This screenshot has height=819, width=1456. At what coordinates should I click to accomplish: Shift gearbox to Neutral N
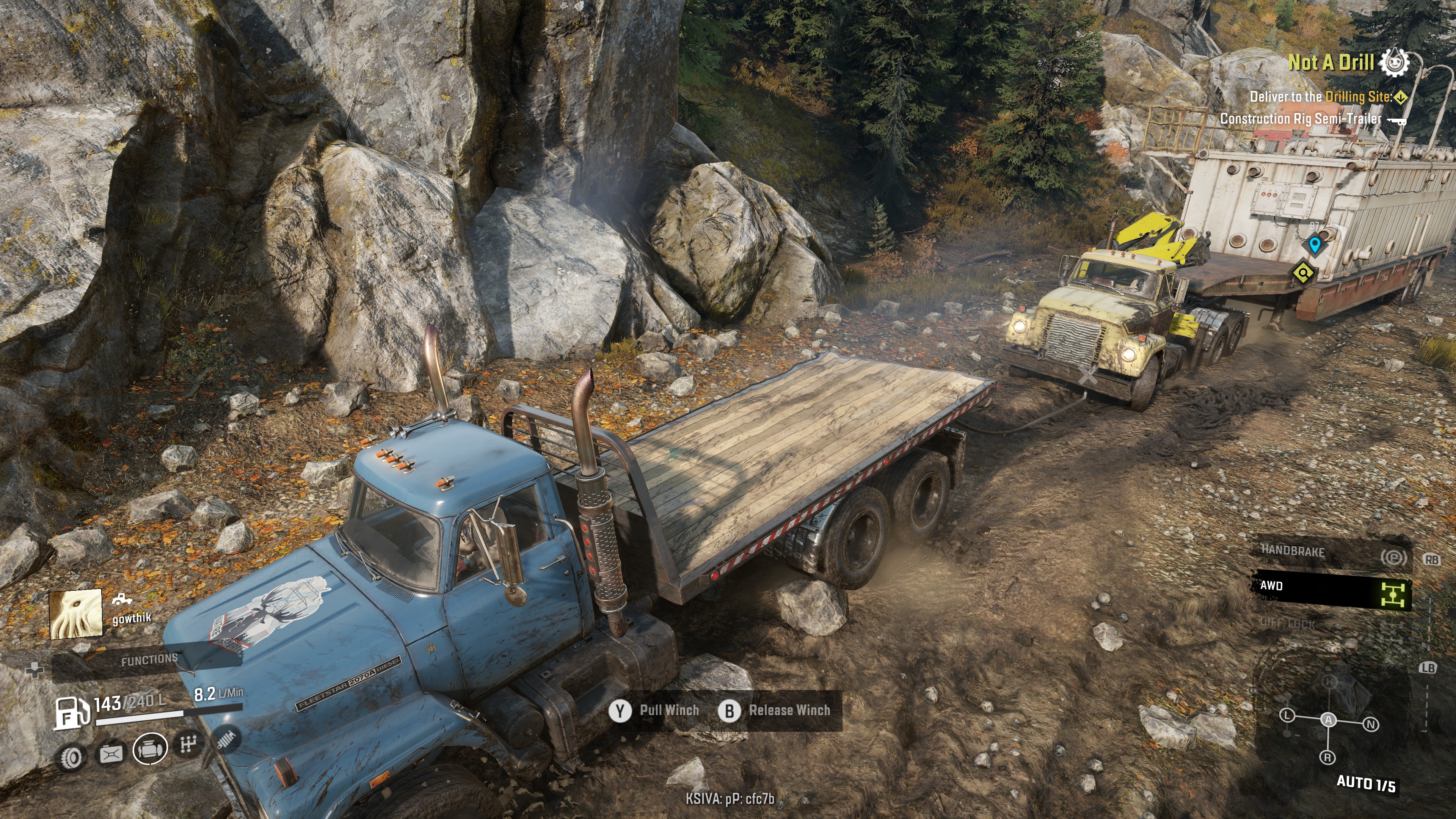click(1371, 725)
